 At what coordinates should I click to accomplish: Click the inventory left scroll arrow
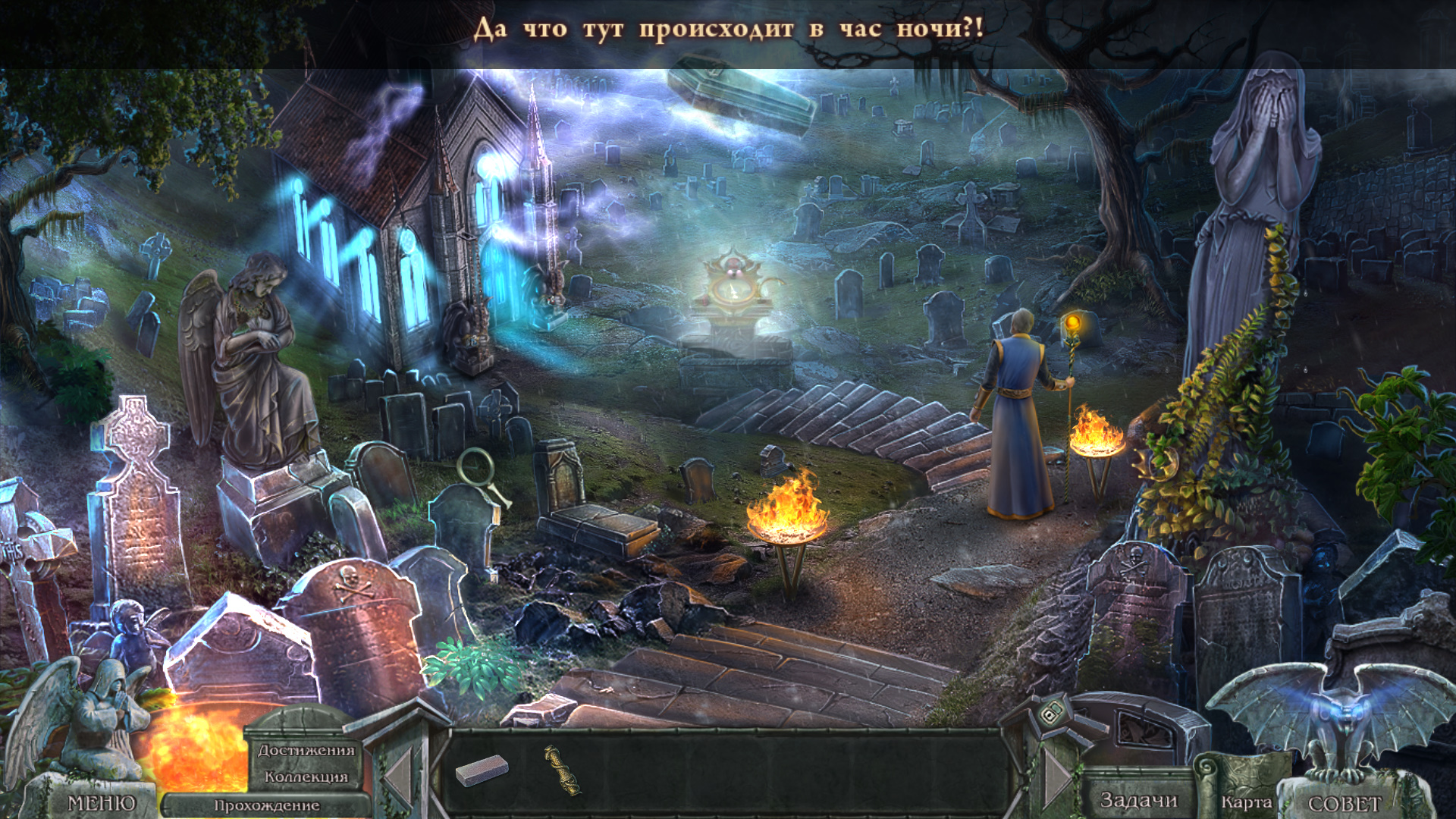pos(398,777)
